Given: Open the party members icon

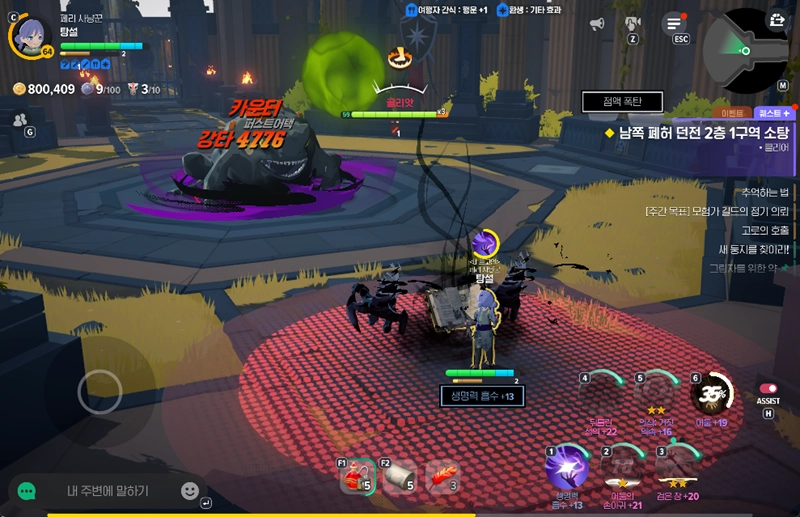Looking at the screenshot, I should point(20,119).
